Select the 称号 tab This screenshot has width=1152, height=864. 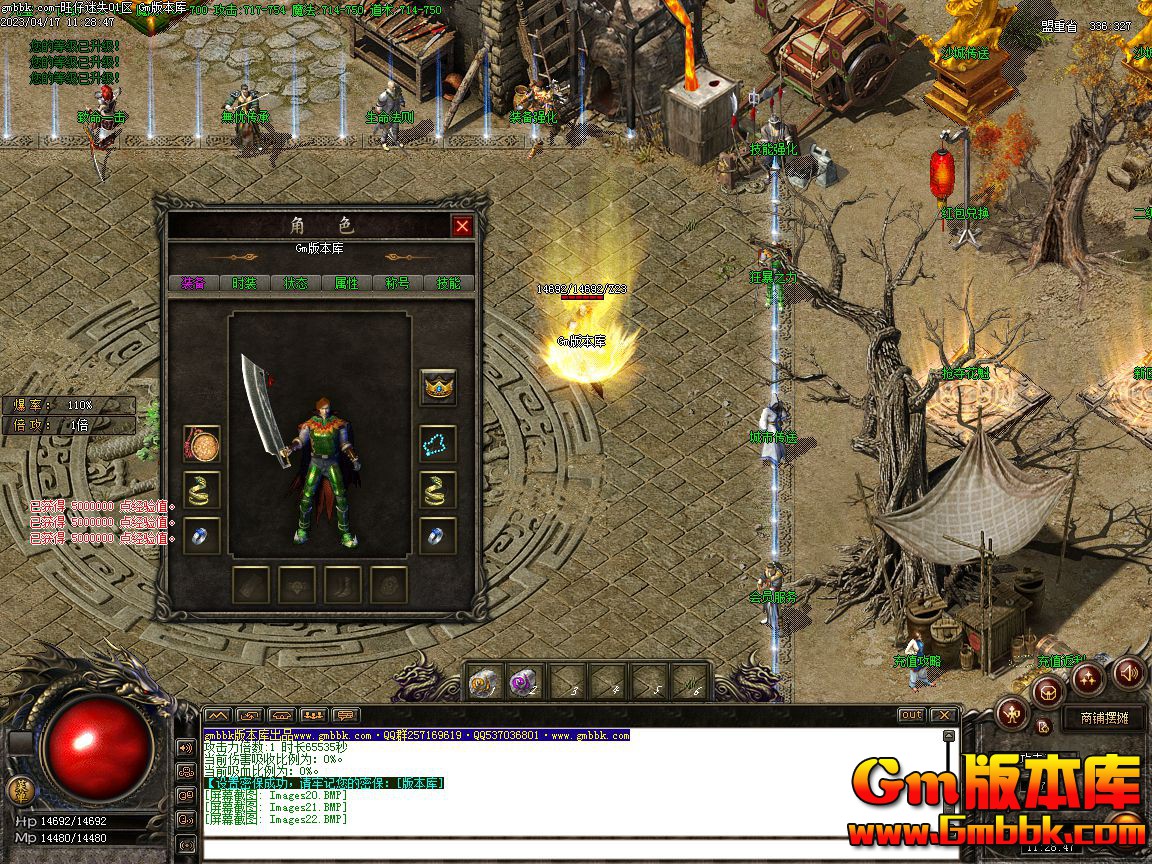397,283
